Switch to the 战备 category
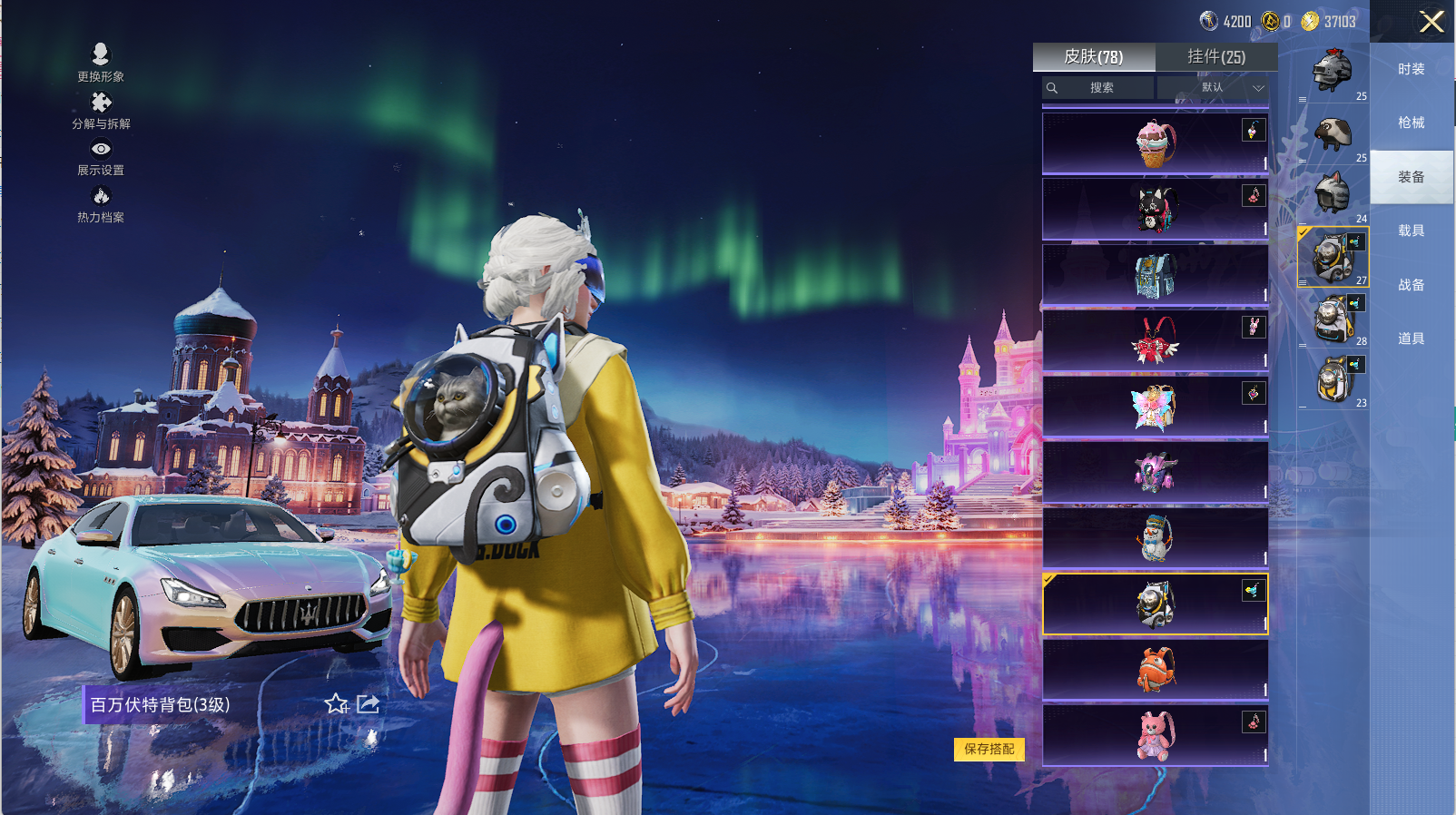The height and width of the screenshot is (815, 1456). tap(1411, 285)
